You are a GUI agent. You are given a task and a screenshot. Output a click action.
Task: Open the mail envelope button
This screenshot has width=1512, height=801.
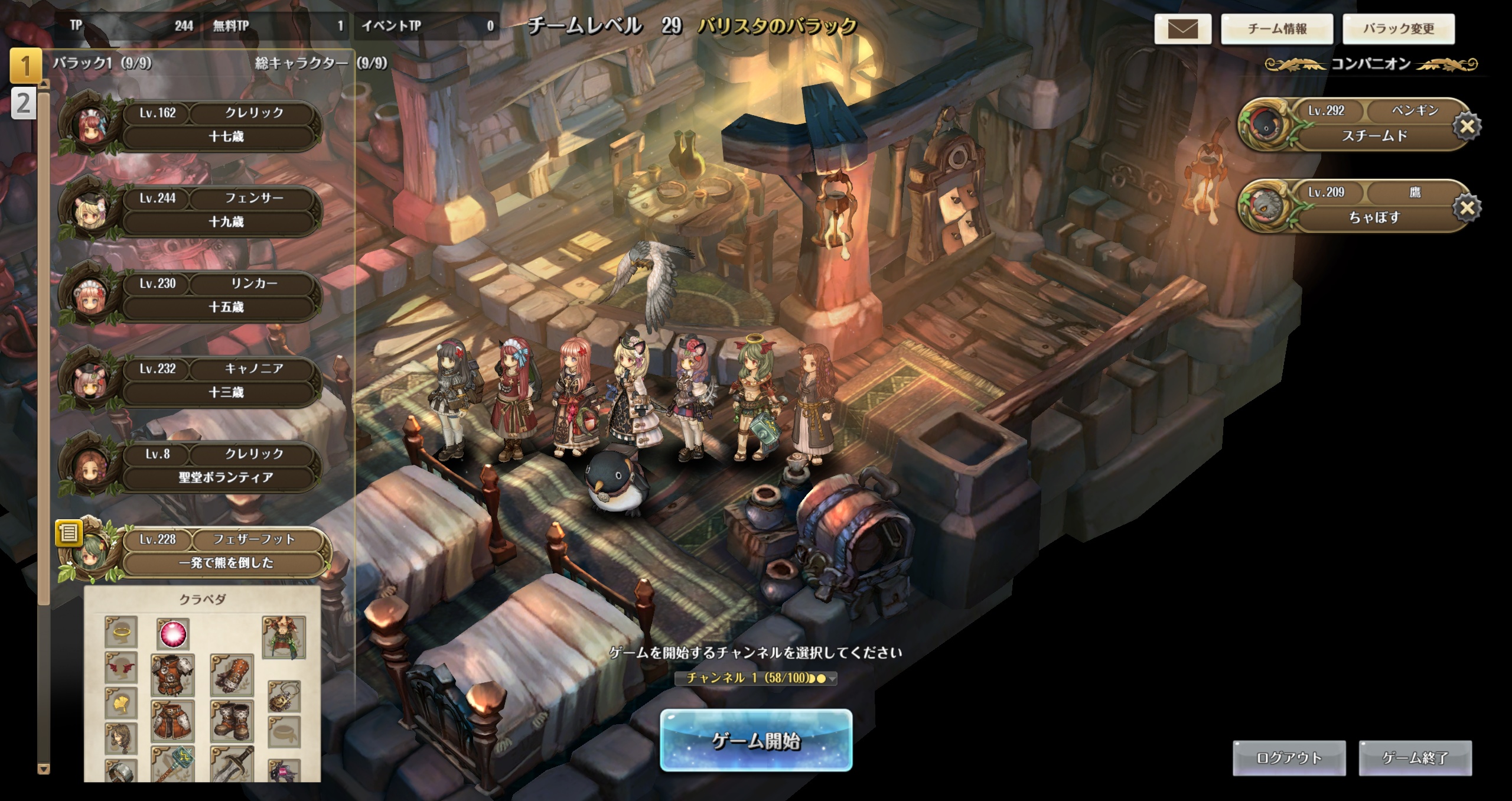coord(1182,28)
